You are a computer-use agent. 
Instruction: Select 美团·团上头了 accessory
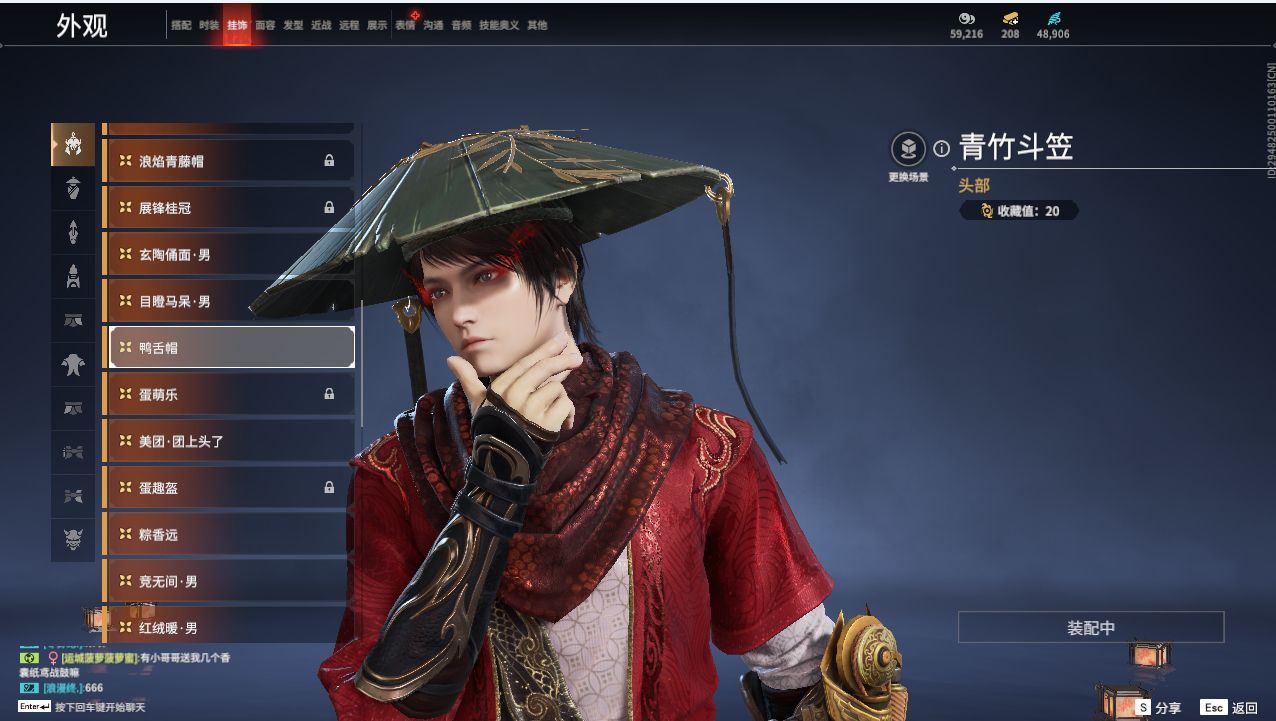point(228,441)
